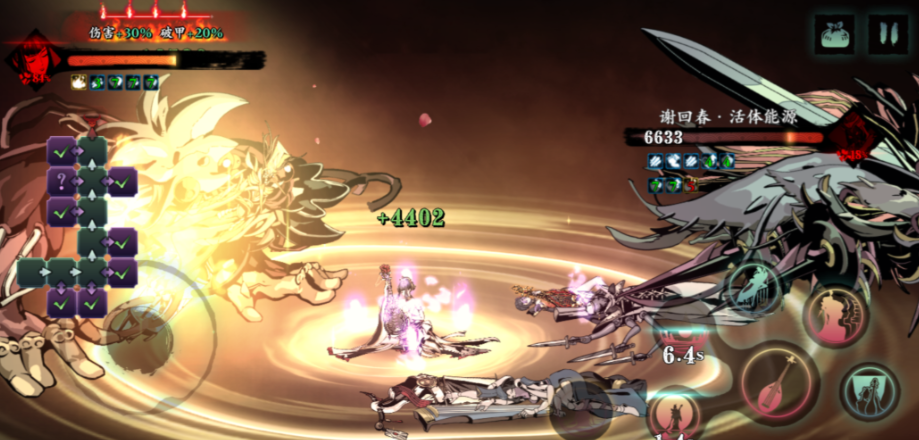Select the question mark map room
This screenshot has width=919, height=440.
coord(62,182)
